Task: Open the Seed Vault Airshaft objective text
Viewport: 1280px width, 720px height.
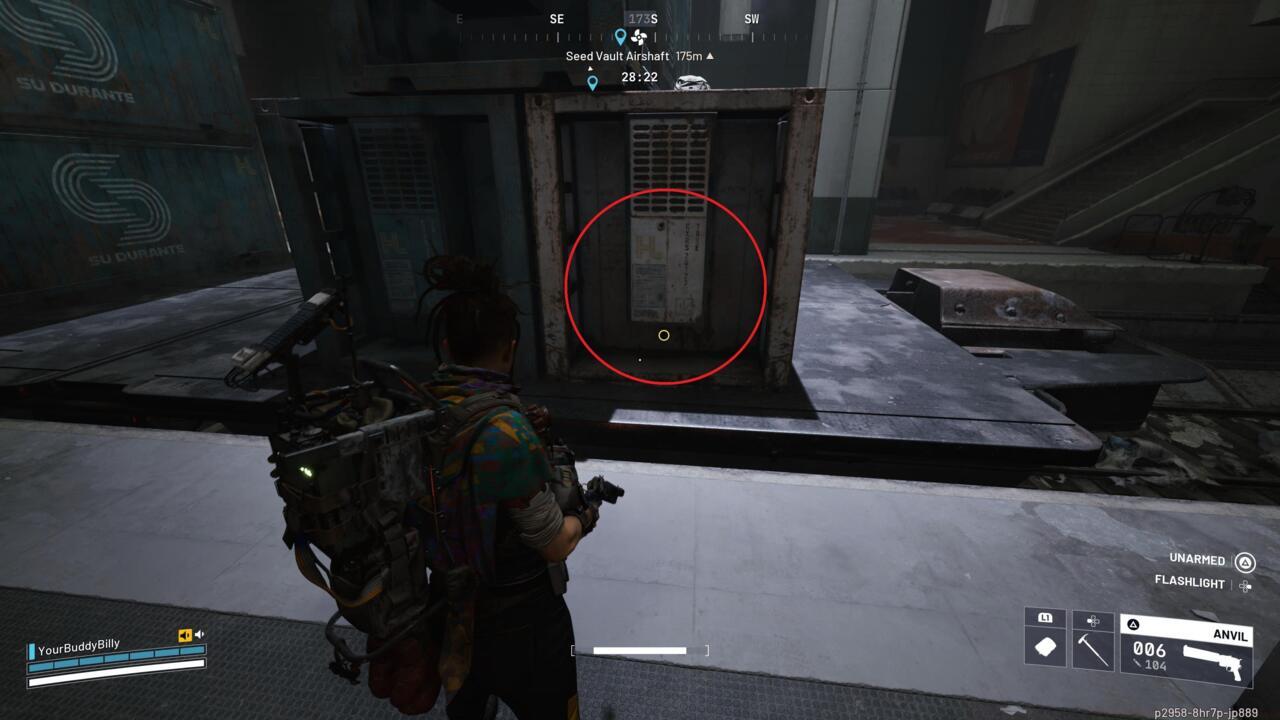Action: click(617, 56)
